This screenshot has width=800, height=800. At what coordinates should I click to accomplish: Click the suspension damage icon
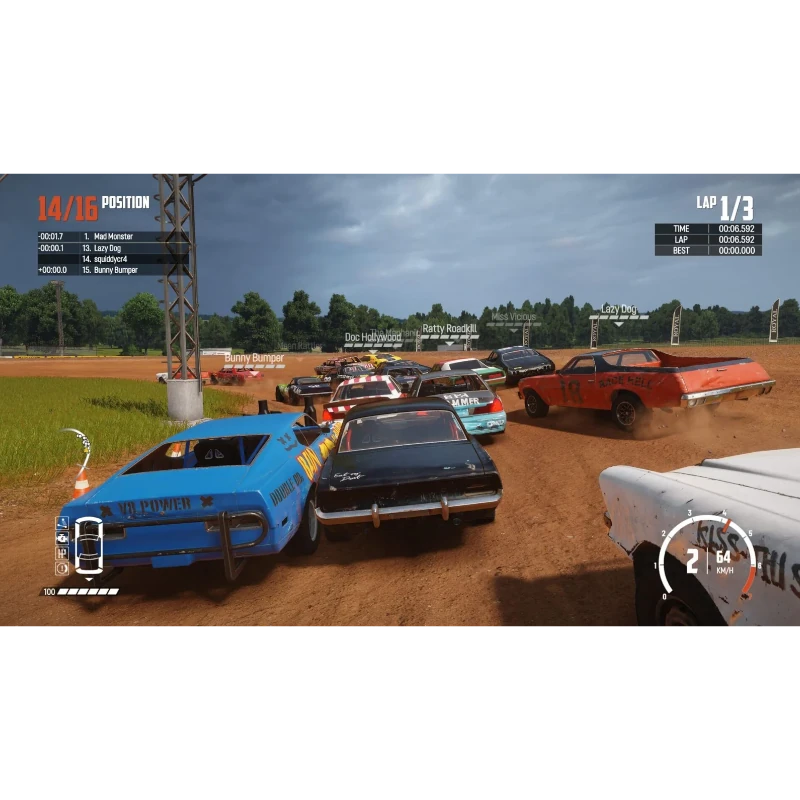tap(62, 523)
